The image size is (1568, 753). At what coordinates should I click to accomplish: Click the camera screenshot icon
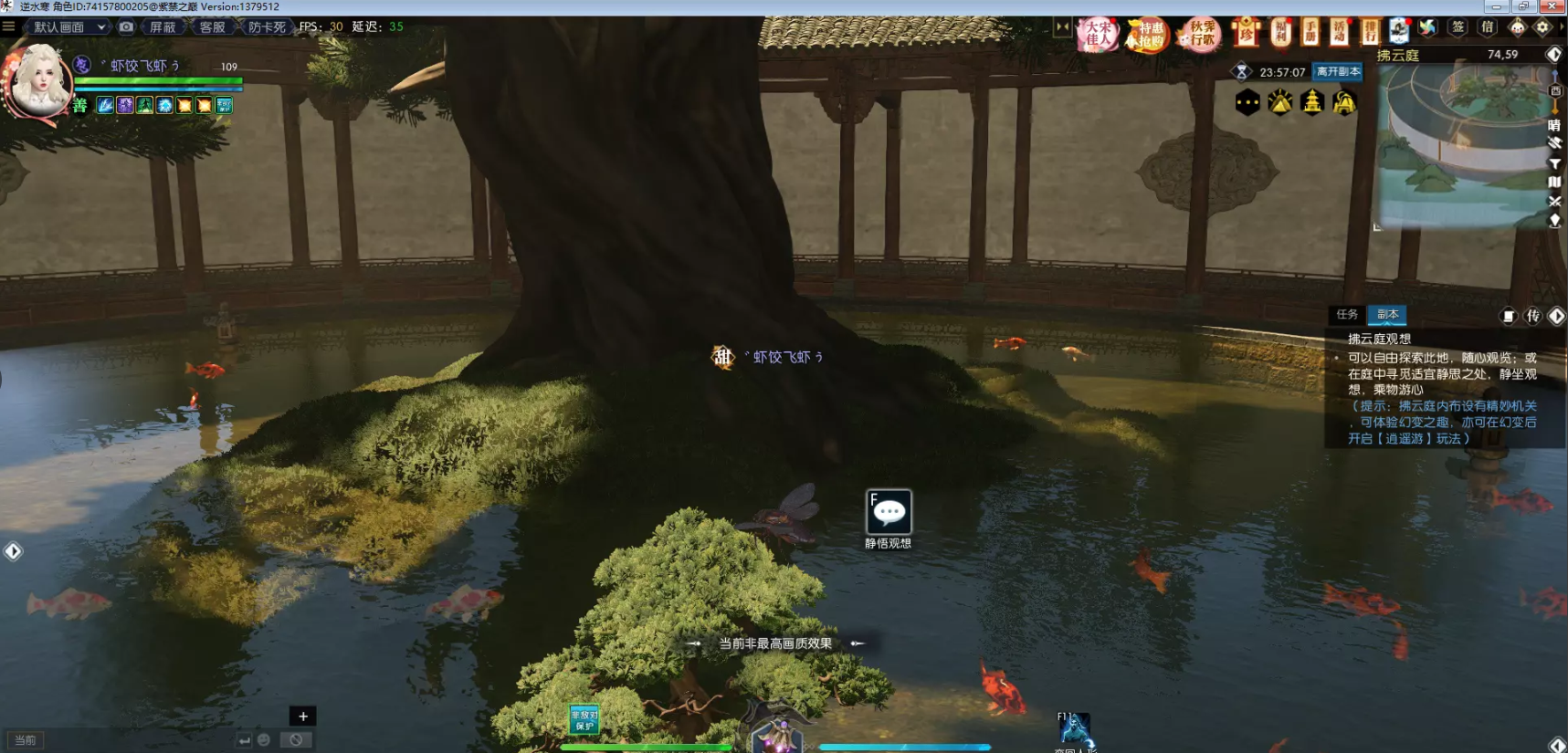click(x=127, y=27)
